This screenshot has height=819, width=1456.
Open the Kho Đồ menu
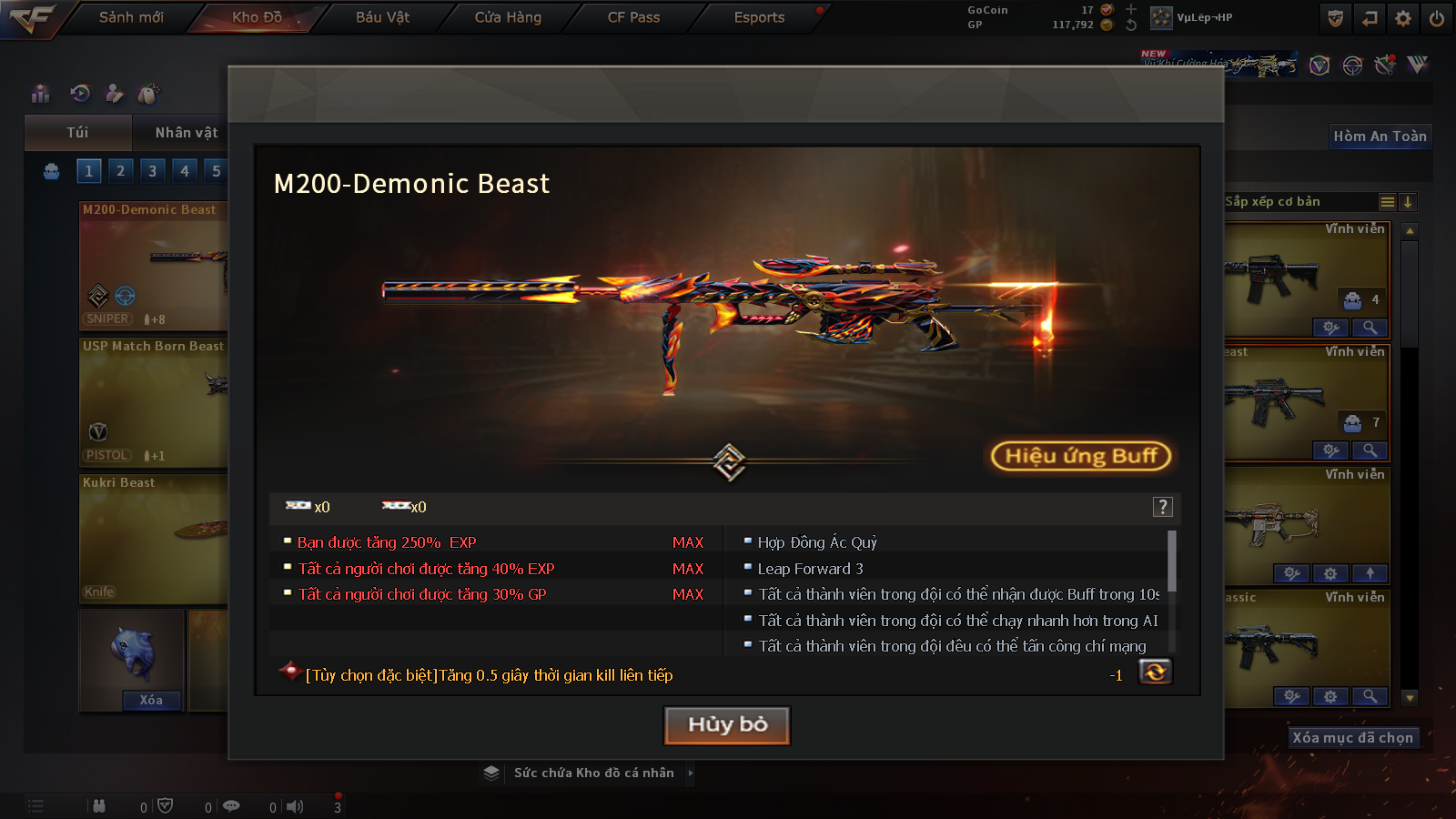tap(257, 17)
